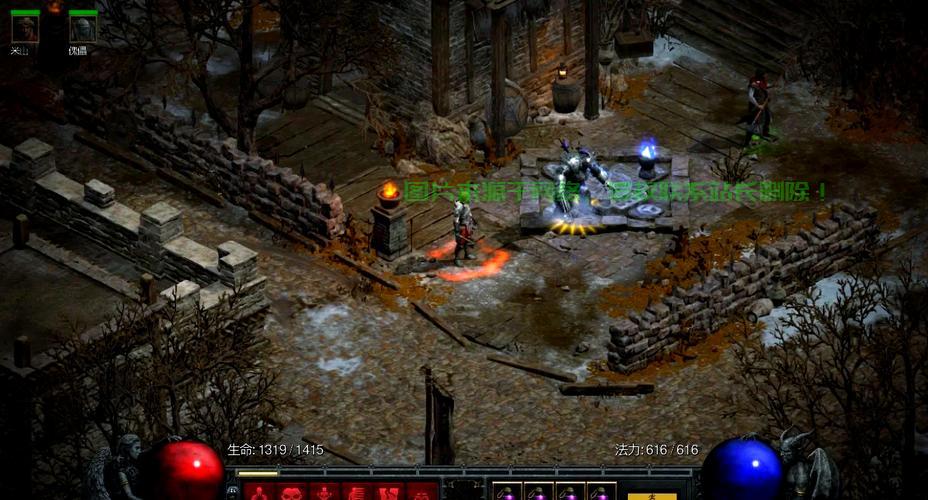Select the mercenary portrait labeled 关山
928x500 pixels.
(25, 29)
